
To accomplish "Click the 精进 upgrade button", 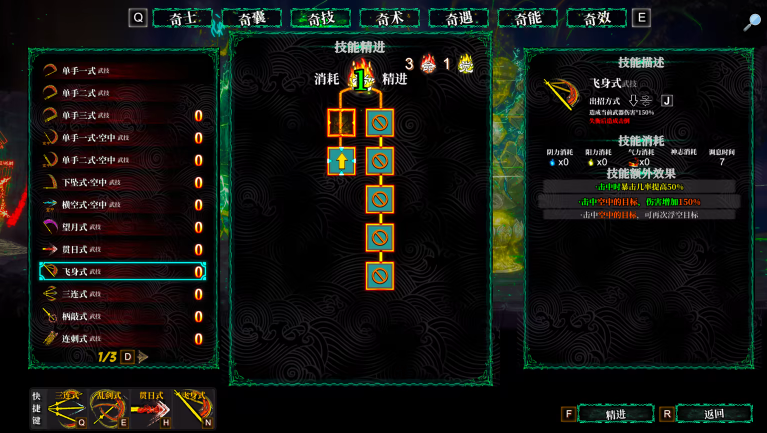I will pos(615,414).
